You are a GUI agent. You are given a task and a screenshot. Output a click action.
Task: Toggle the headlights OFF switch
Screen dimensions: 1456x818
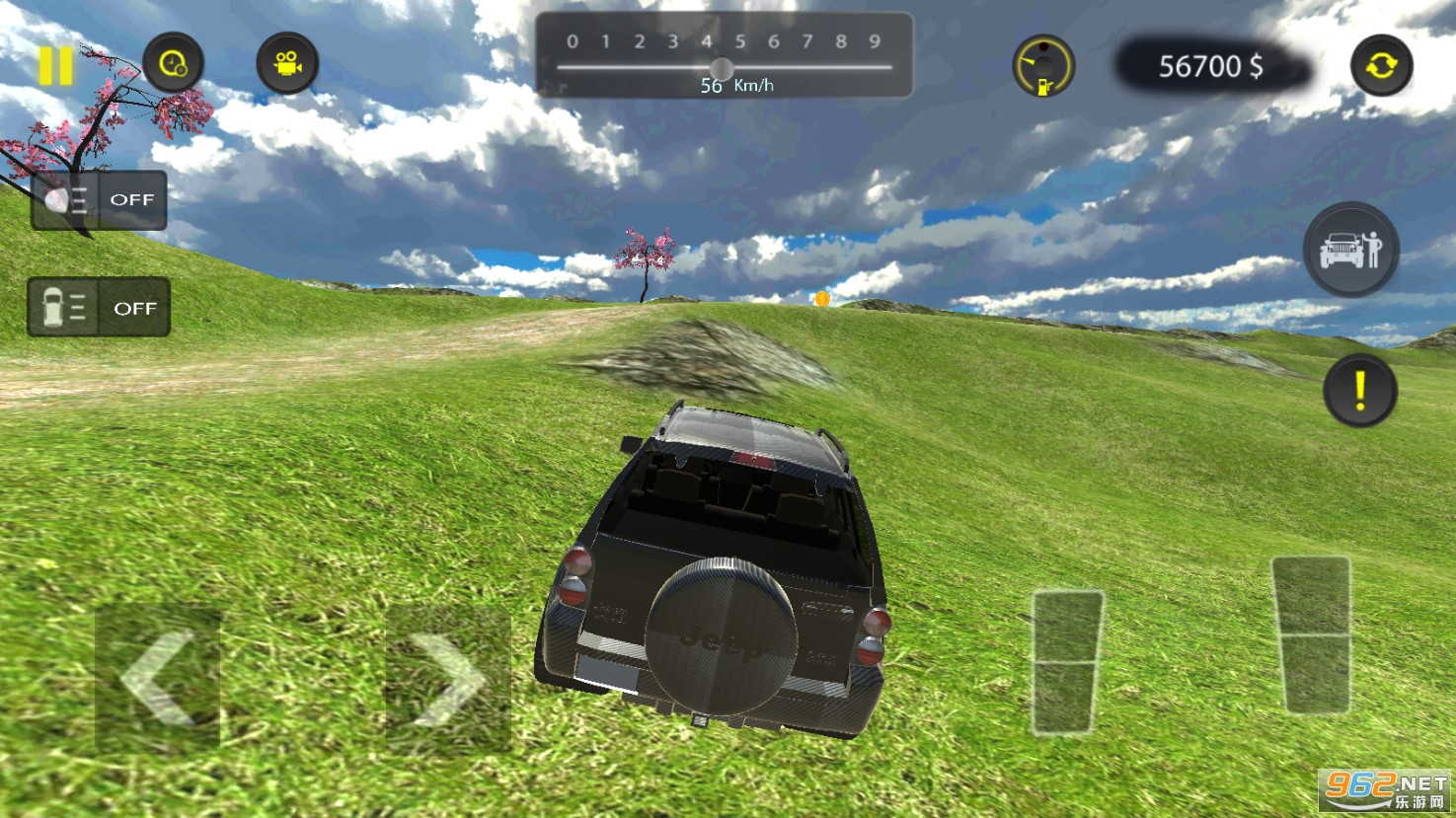(x=99, y=200)
